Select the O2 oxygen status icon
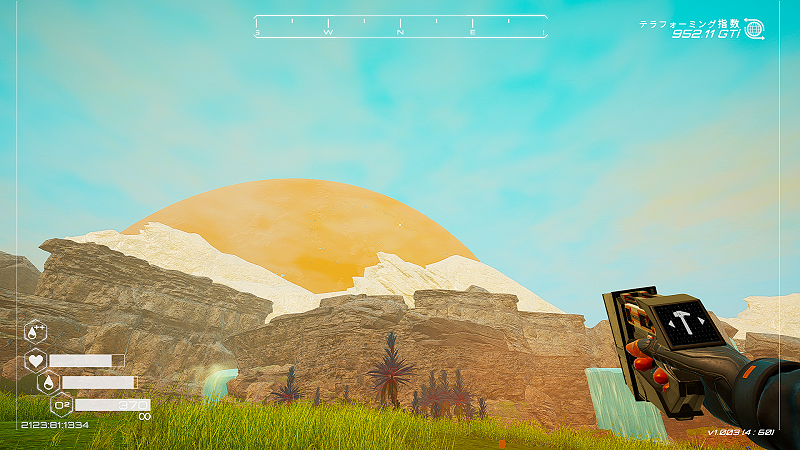Screen dimensions: 800x450 (61, 405)
